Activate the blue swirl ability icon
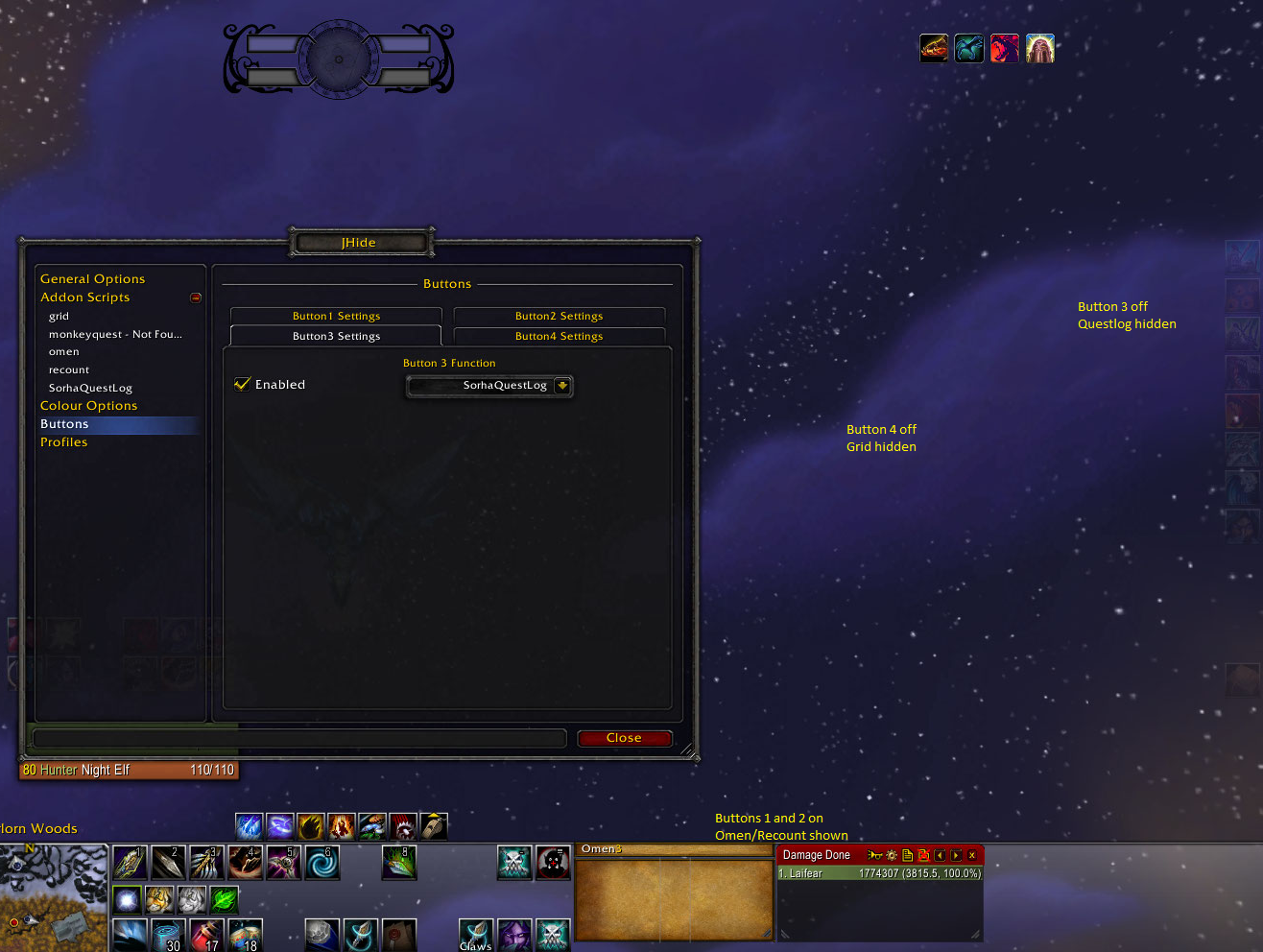This screenshot has height=952, width=1263. click(x=322, y=863)
